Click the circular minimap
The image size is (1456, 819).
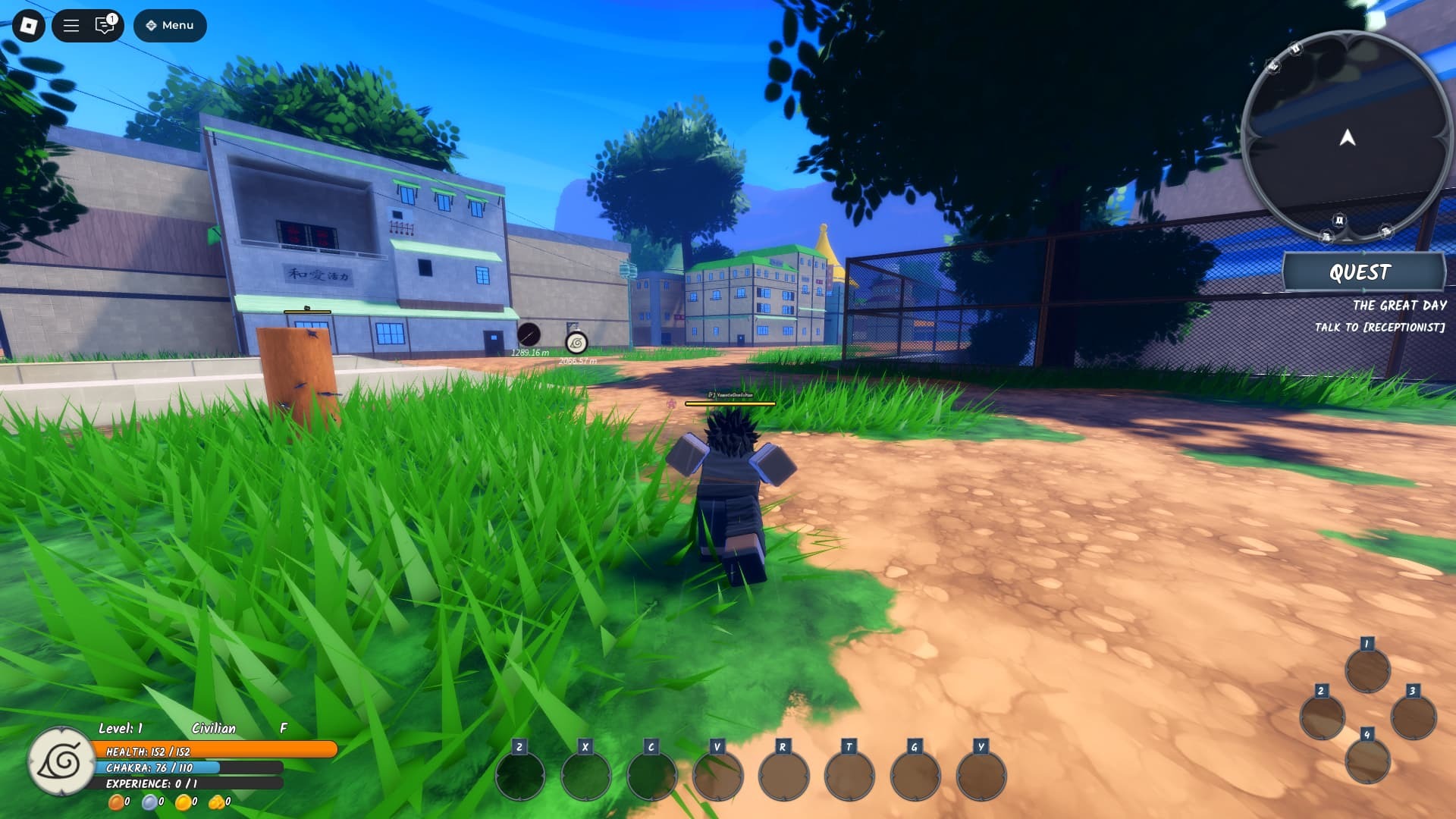click(1346, 137)
